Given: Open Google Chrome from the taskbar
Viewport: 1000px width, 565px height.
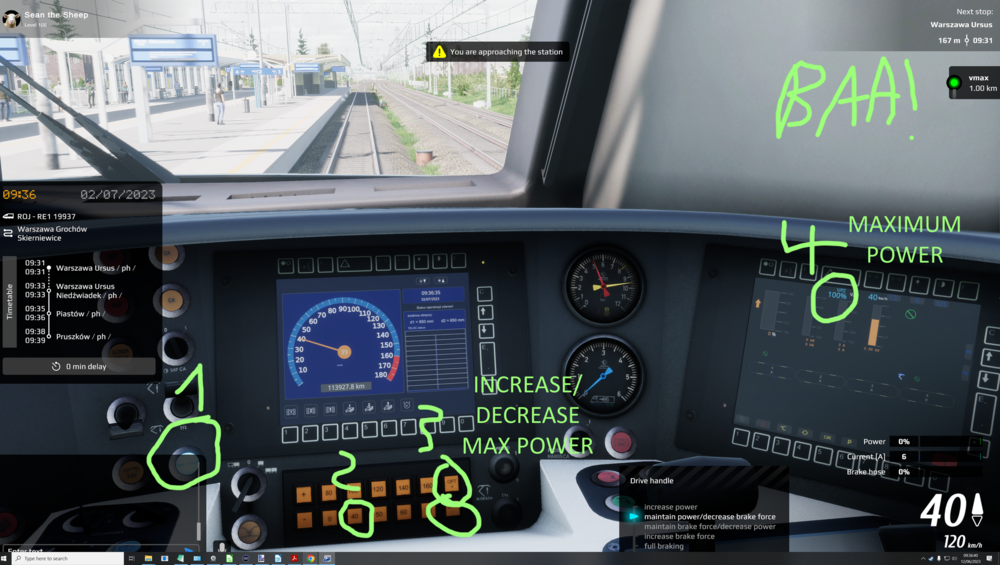Looking at the screenshot, I should coord(311,558).
